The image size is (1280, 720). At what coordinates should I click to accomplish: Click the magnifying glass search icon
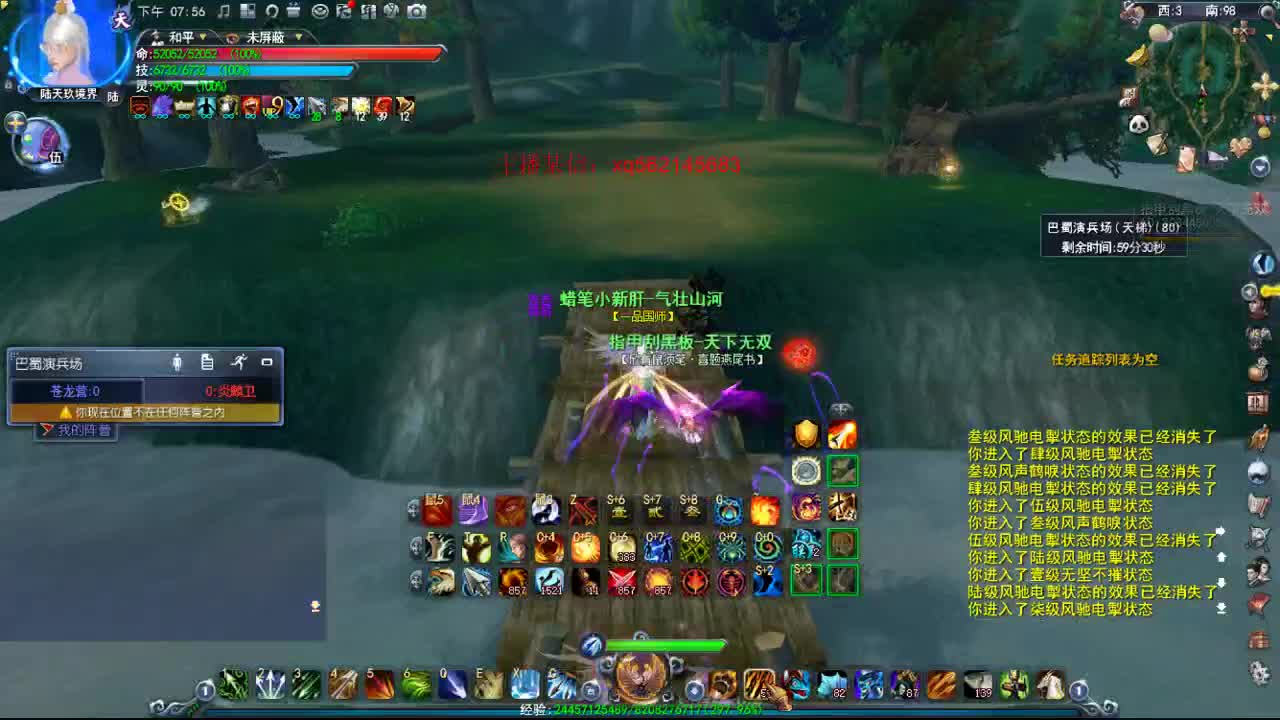point(272,12)
